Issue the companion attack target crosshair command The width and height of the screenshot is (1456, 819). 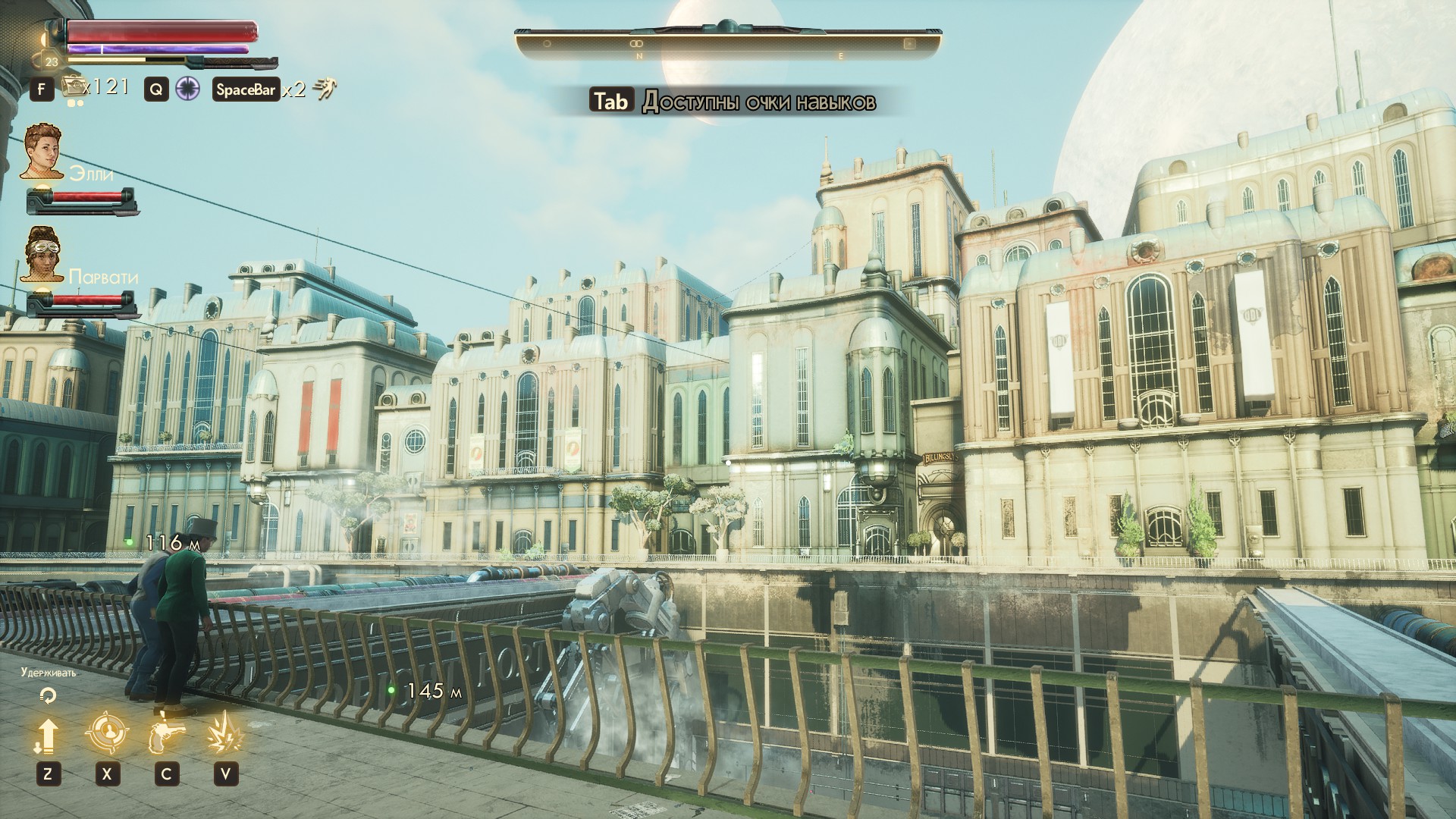[107, 734]
